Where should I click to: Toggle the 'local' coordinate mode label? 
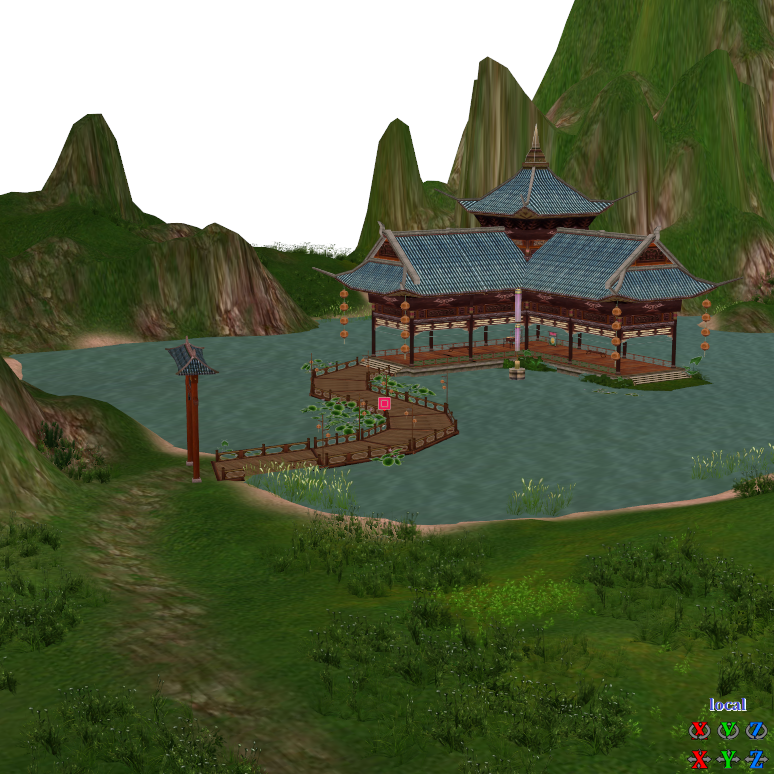point(728,705)
